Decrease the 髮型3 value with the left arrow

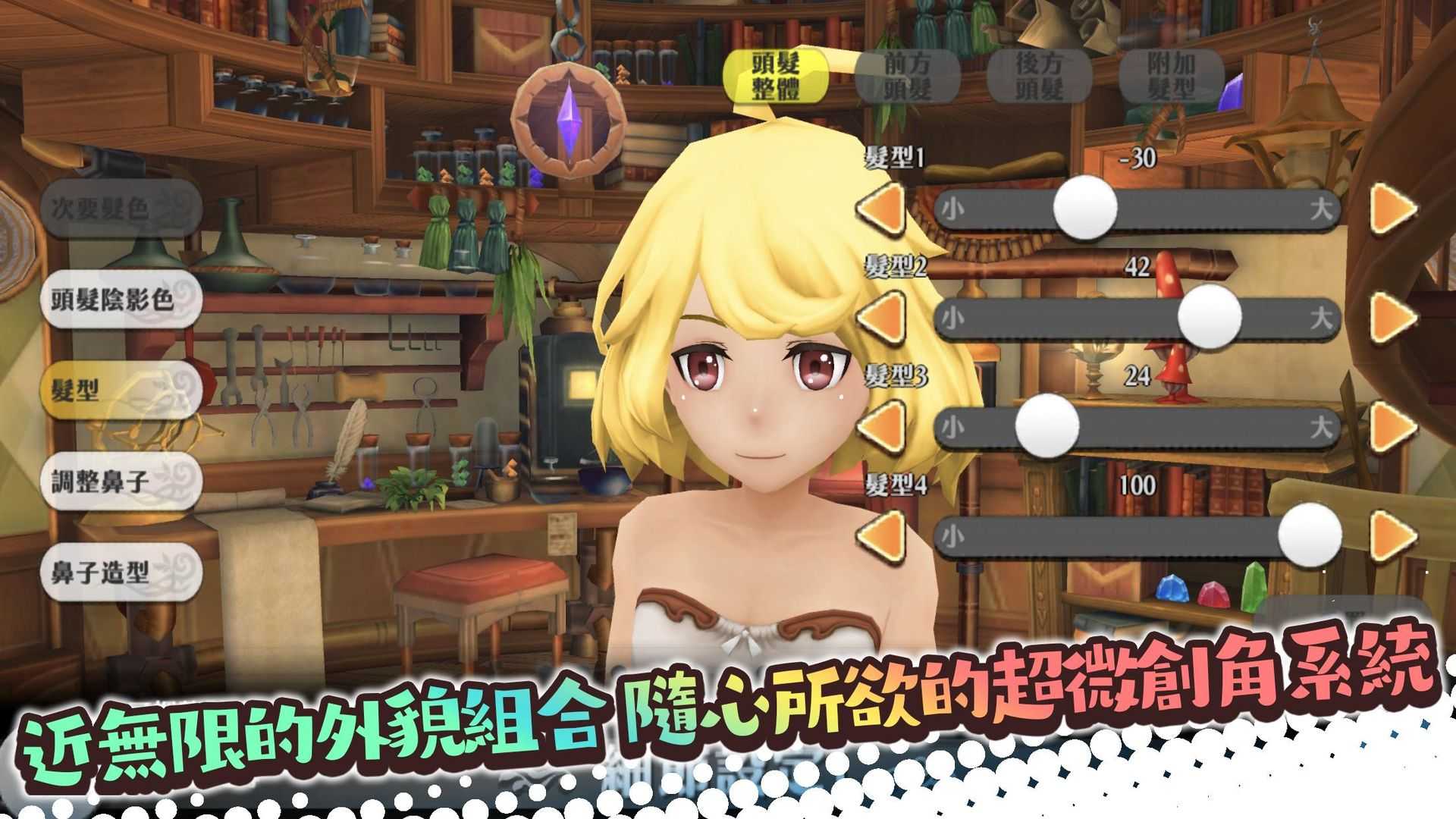[x=883, y=426]
